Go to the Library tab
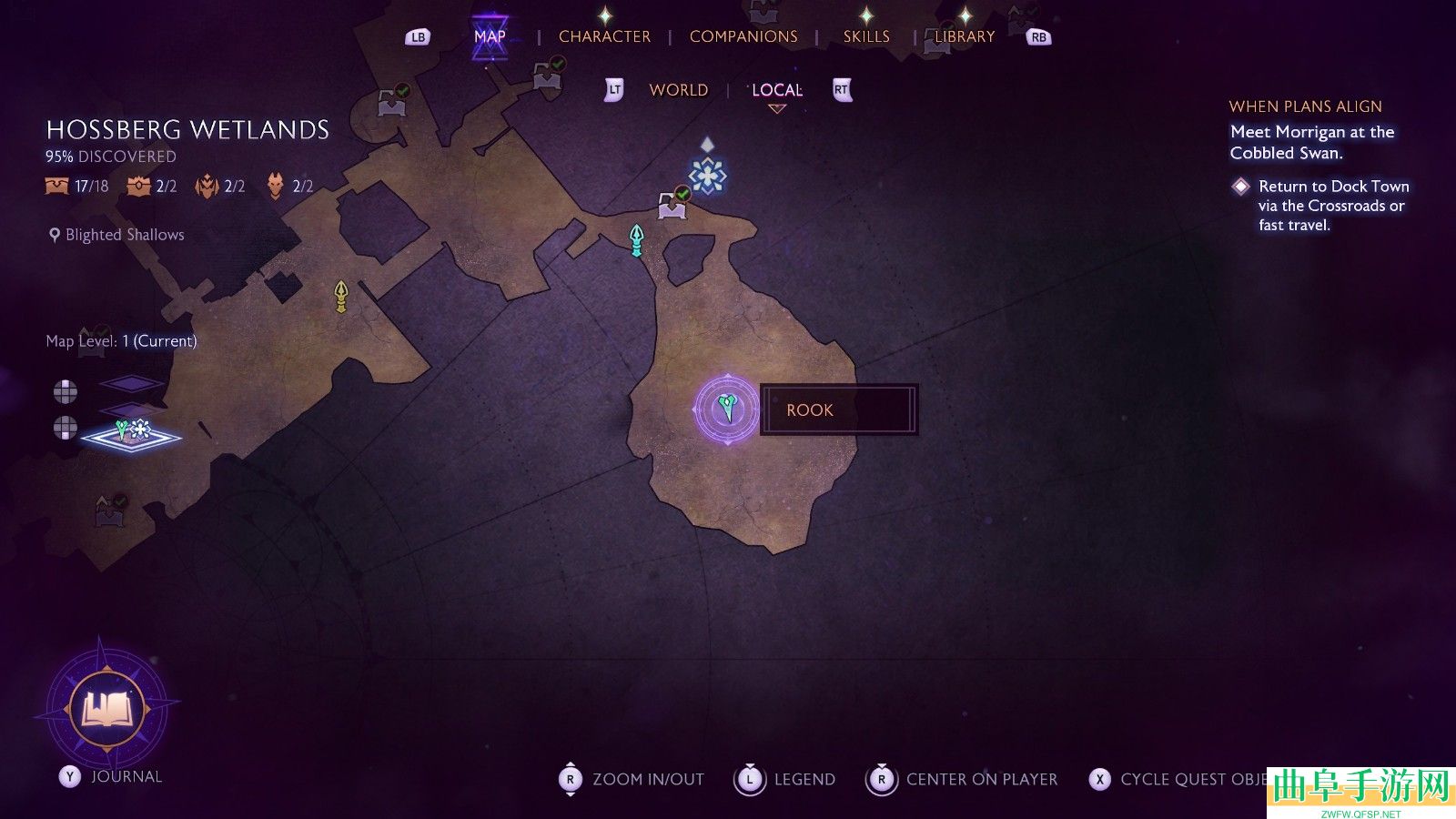This screenshot has width=1456, height=819. tap(965, 36)
